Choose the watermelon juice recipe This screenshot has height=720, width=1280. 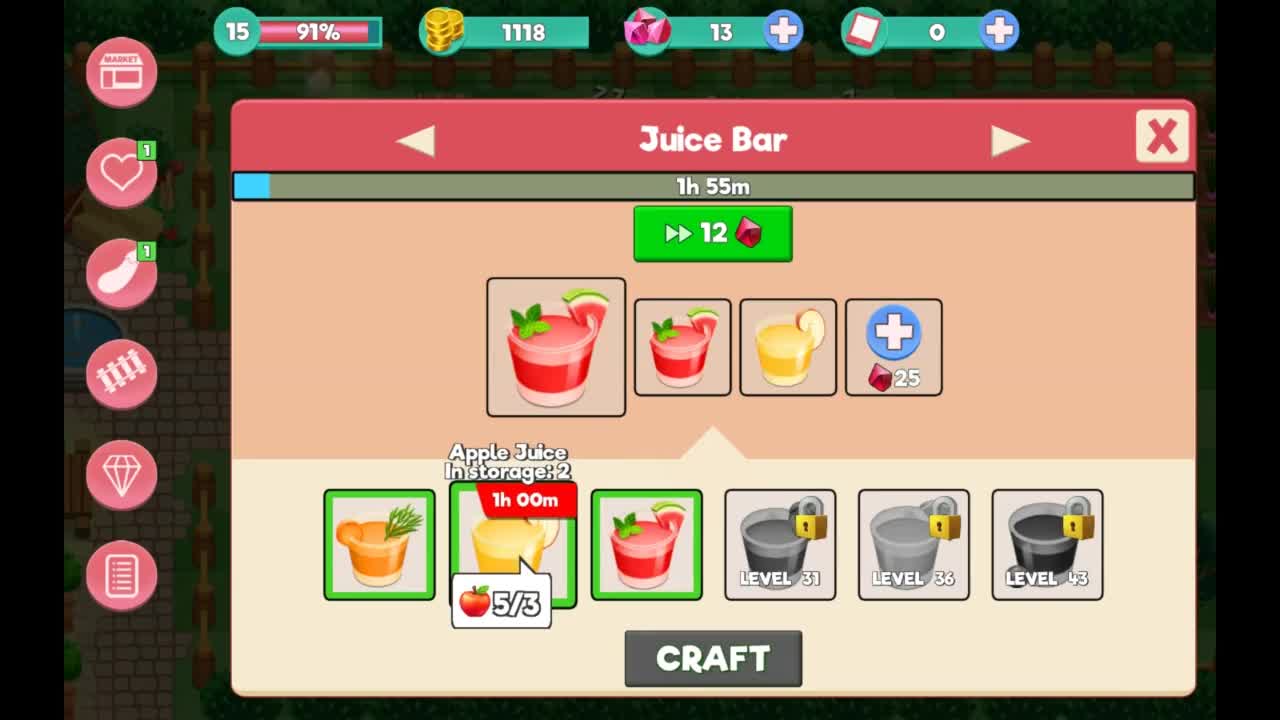pos(646,545)
